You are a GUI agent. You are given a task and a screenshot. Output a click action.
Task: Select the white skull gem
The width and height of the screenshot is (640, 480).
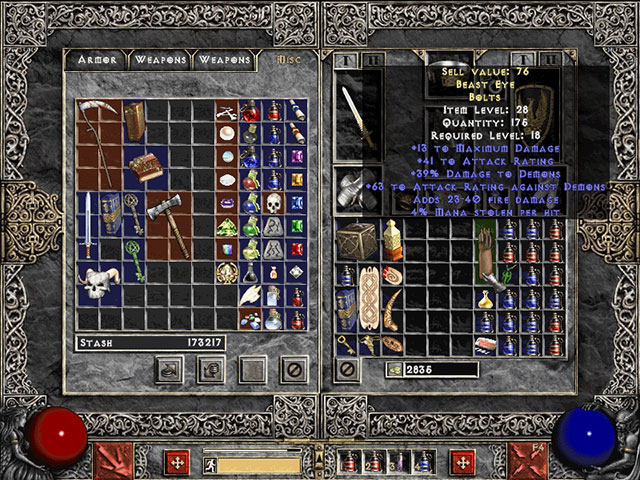point(272,202)
